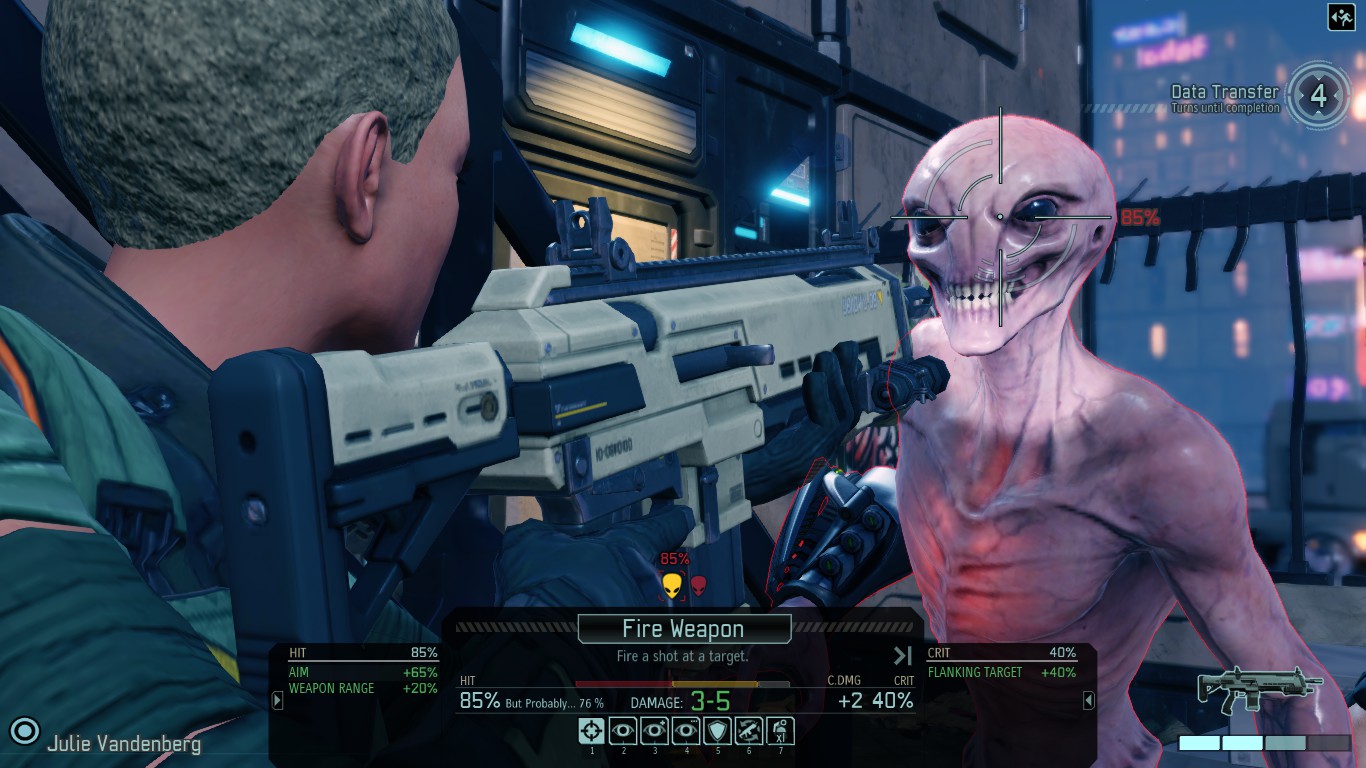The width and height of the screenshot is (1366, 768).
Task: Collapse the HIT breakdown panel arrow
Action: pyautogui.click(x=278, y=701)
